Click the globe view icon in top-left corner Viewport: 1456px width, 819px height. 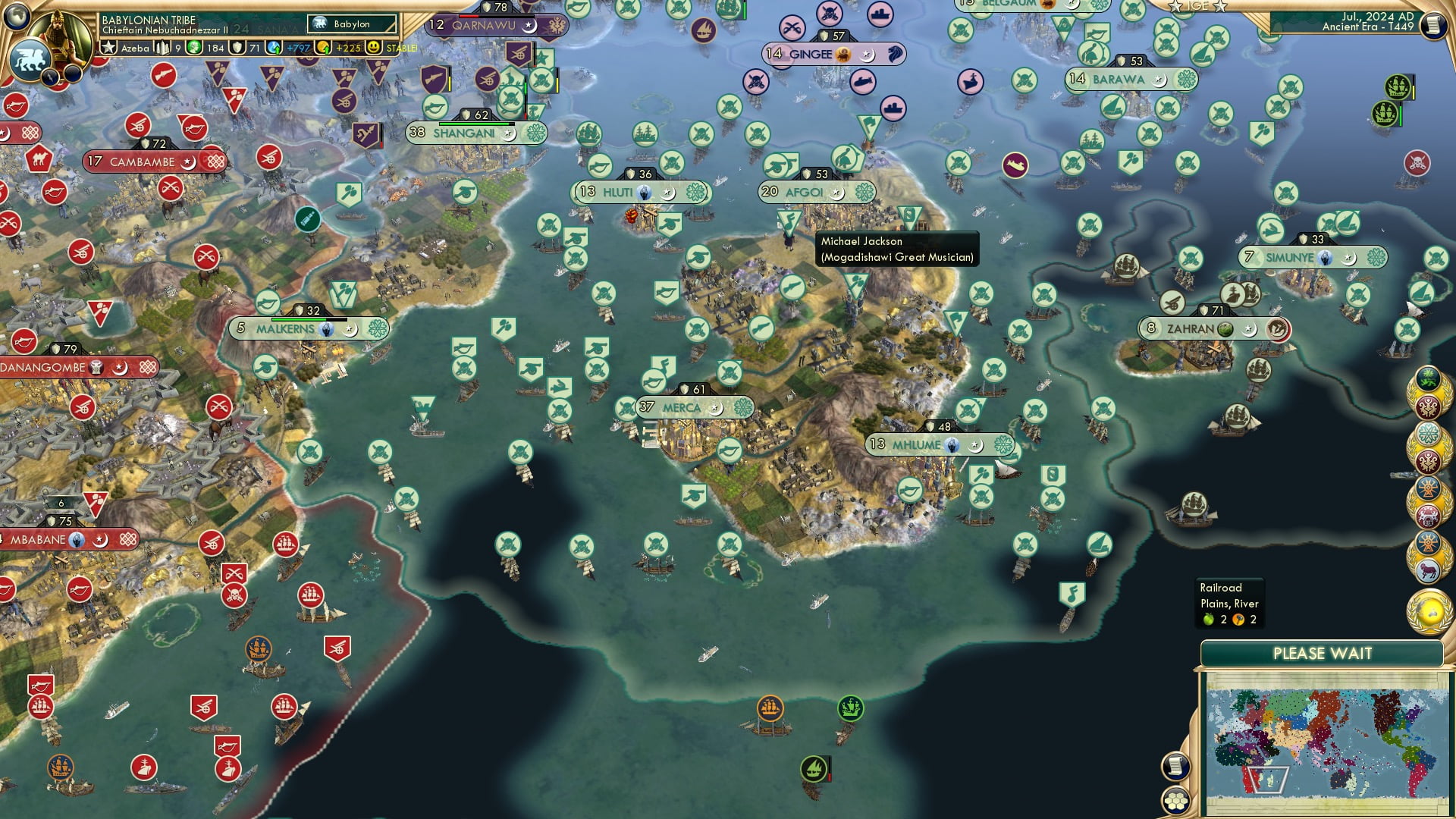point(17,18)
